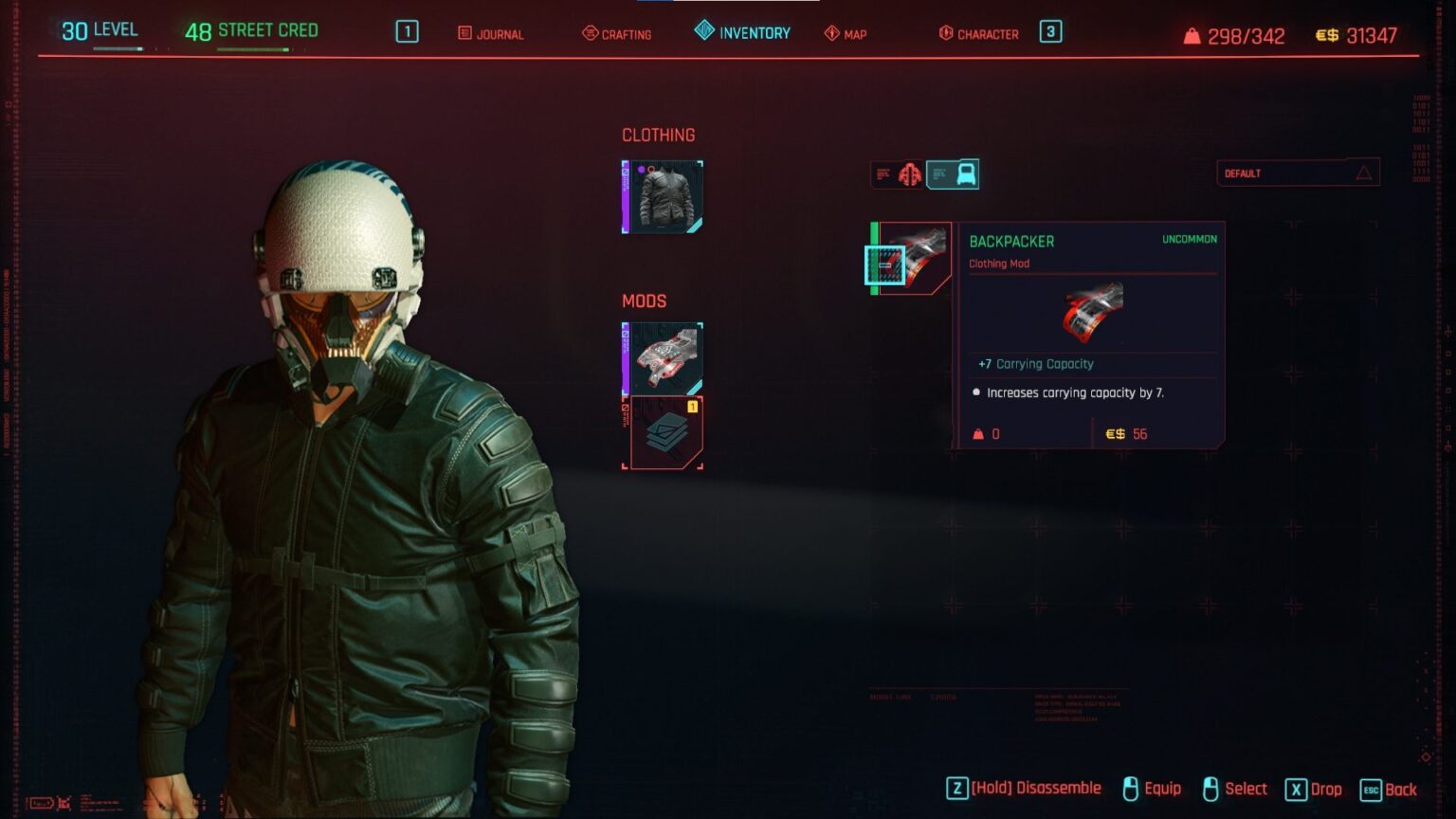Click the Street Cred progress bar
This screenshot has width=1456, height=819.
coord(251,46)
